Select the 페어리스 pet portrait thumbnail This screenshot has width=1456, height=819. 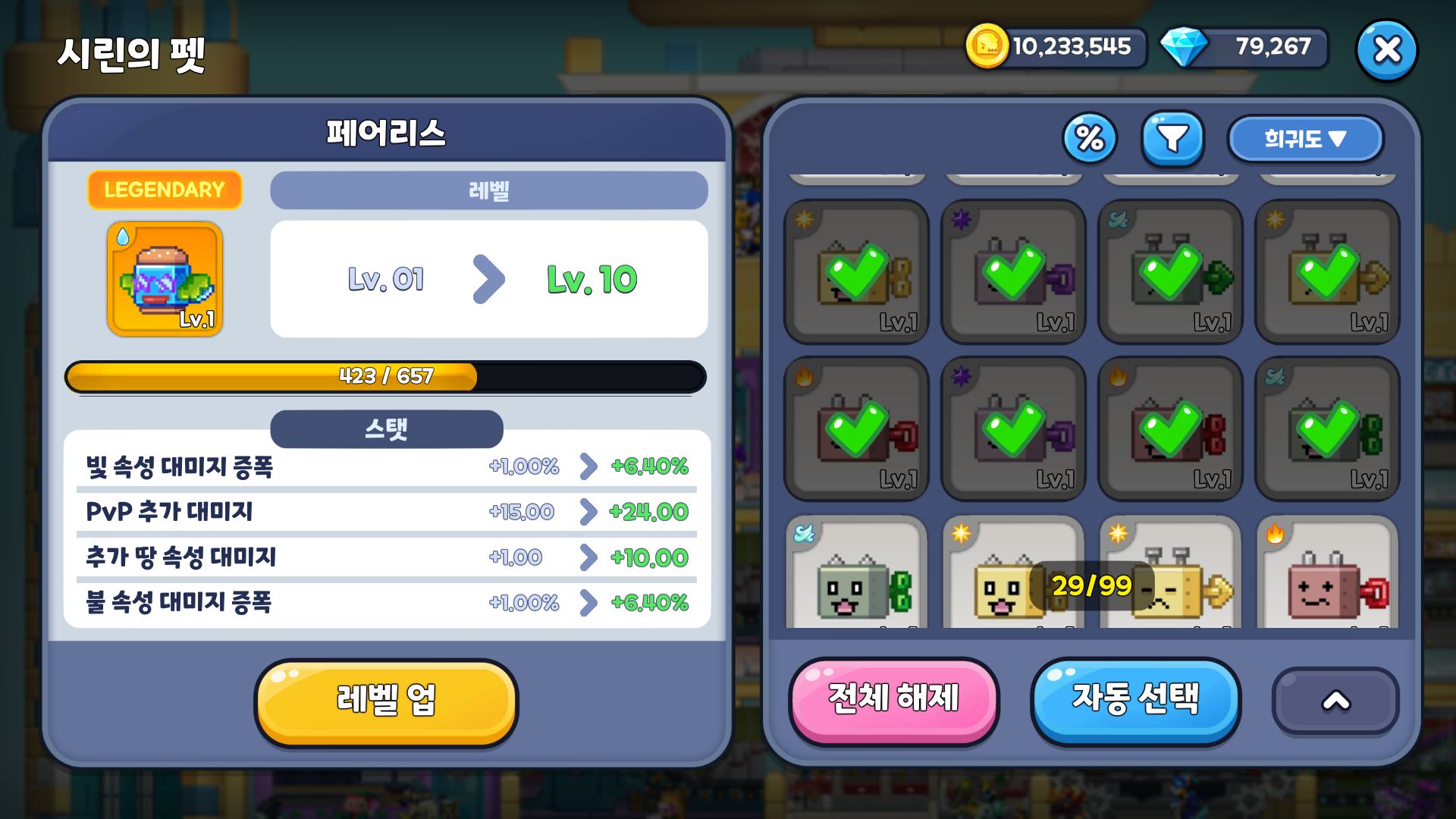[x=164, y=279]
